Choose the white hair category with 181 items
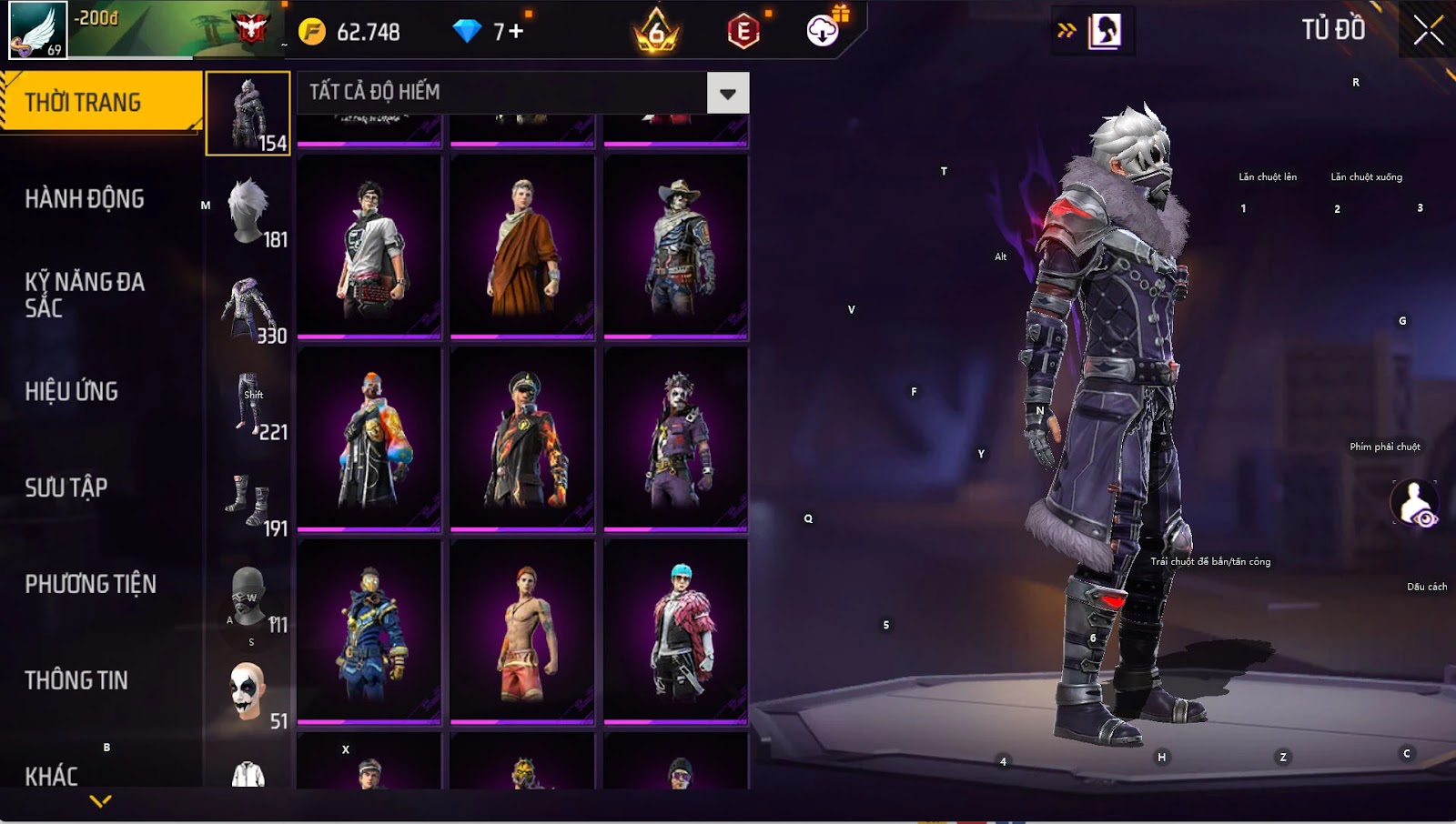The width and height of the screenshot is (1456, 824). (x=248, y=211)
